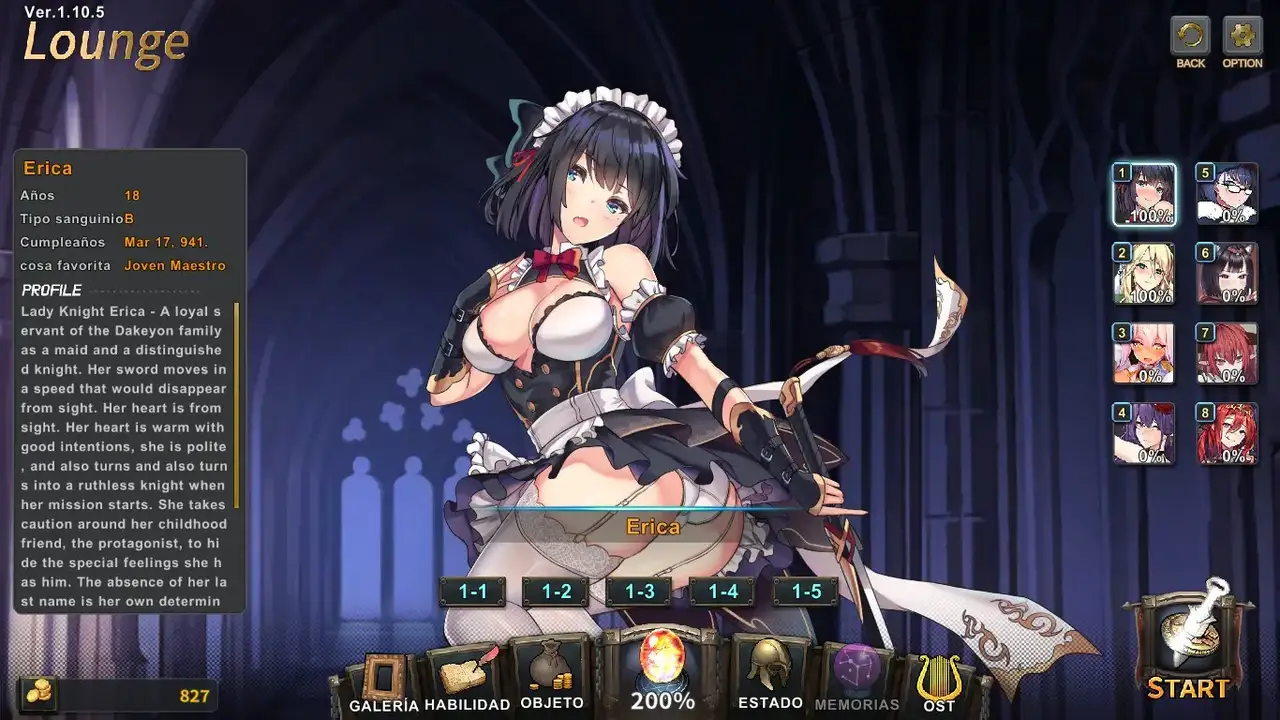
Task: Open the OPTION settings
Action: pos(1242,40)
